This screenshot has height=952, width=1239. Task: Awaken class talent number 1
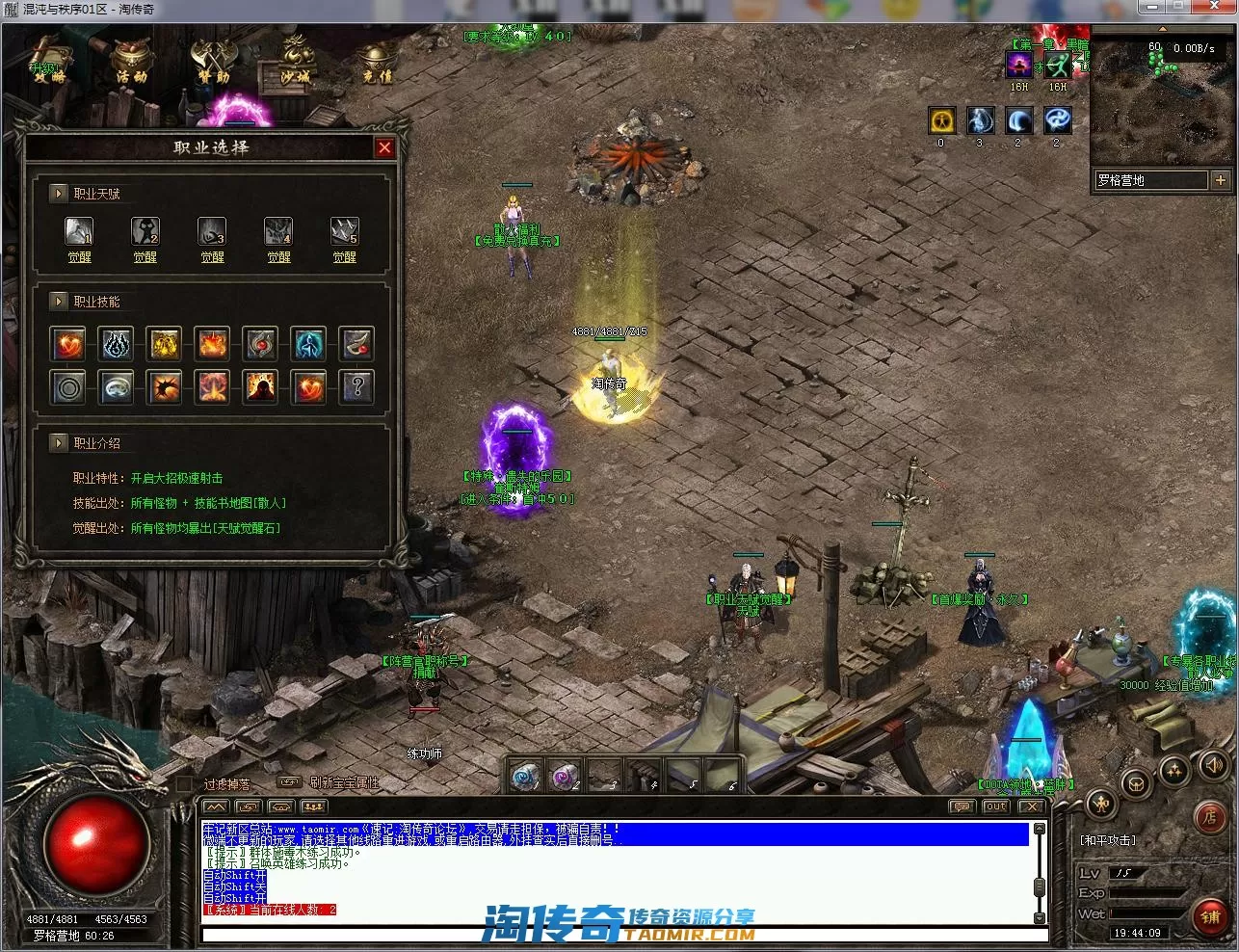(x=79, y=257)
